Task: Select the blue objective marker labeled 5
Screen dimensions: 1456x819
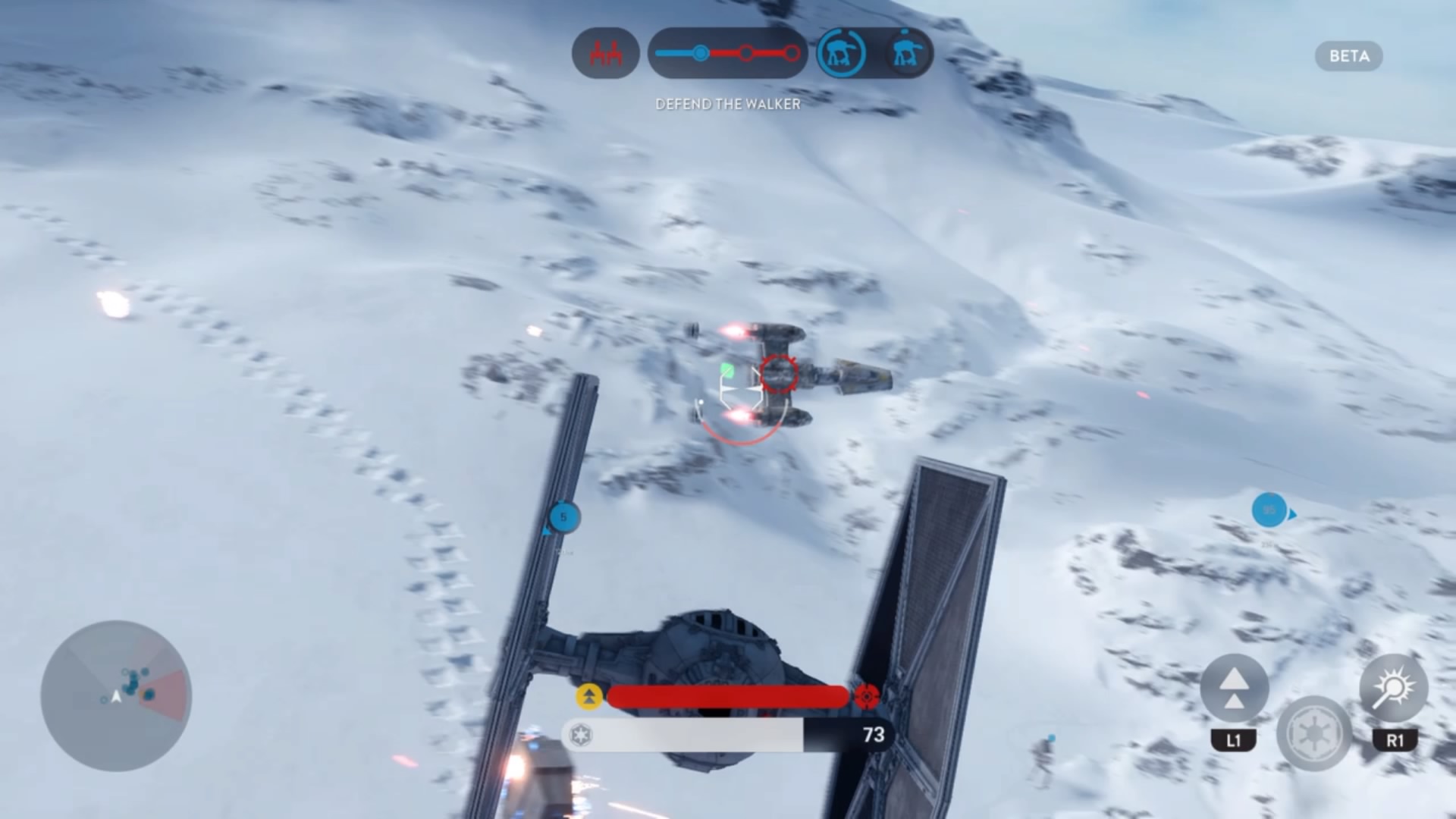Action: pos(563,517)
